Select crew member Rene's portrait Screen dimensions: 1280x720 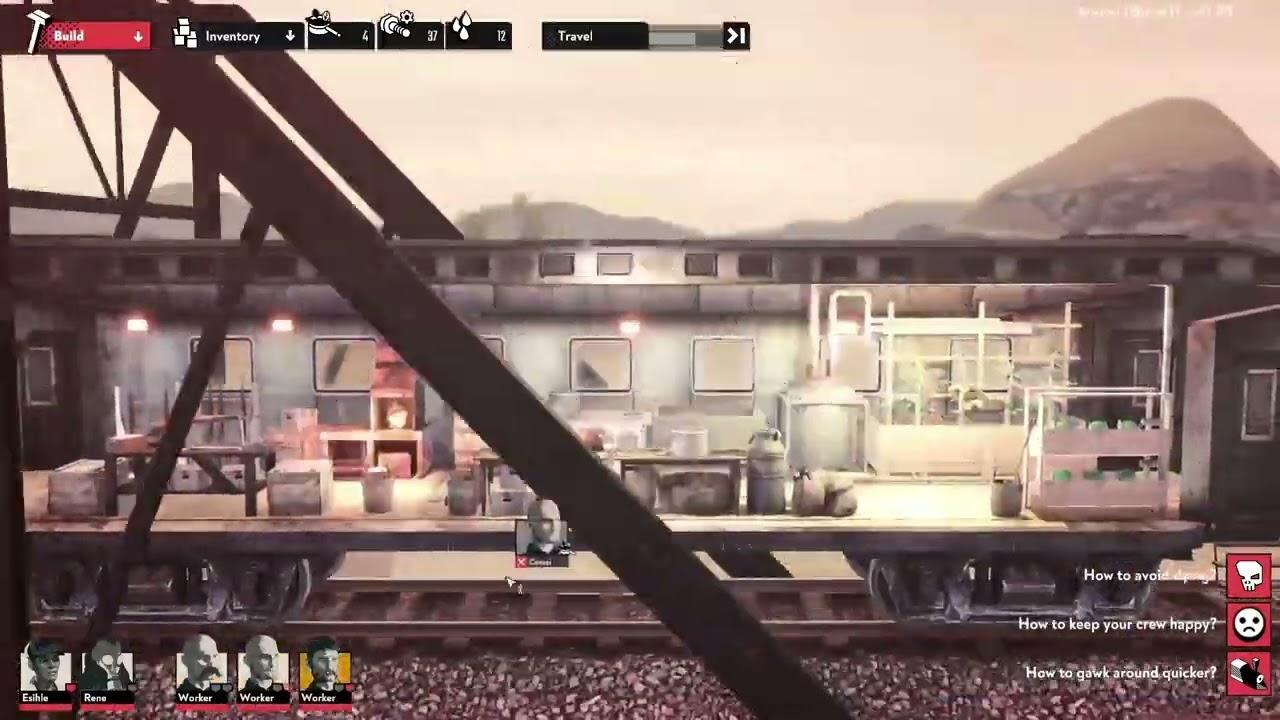click(108, 668)
